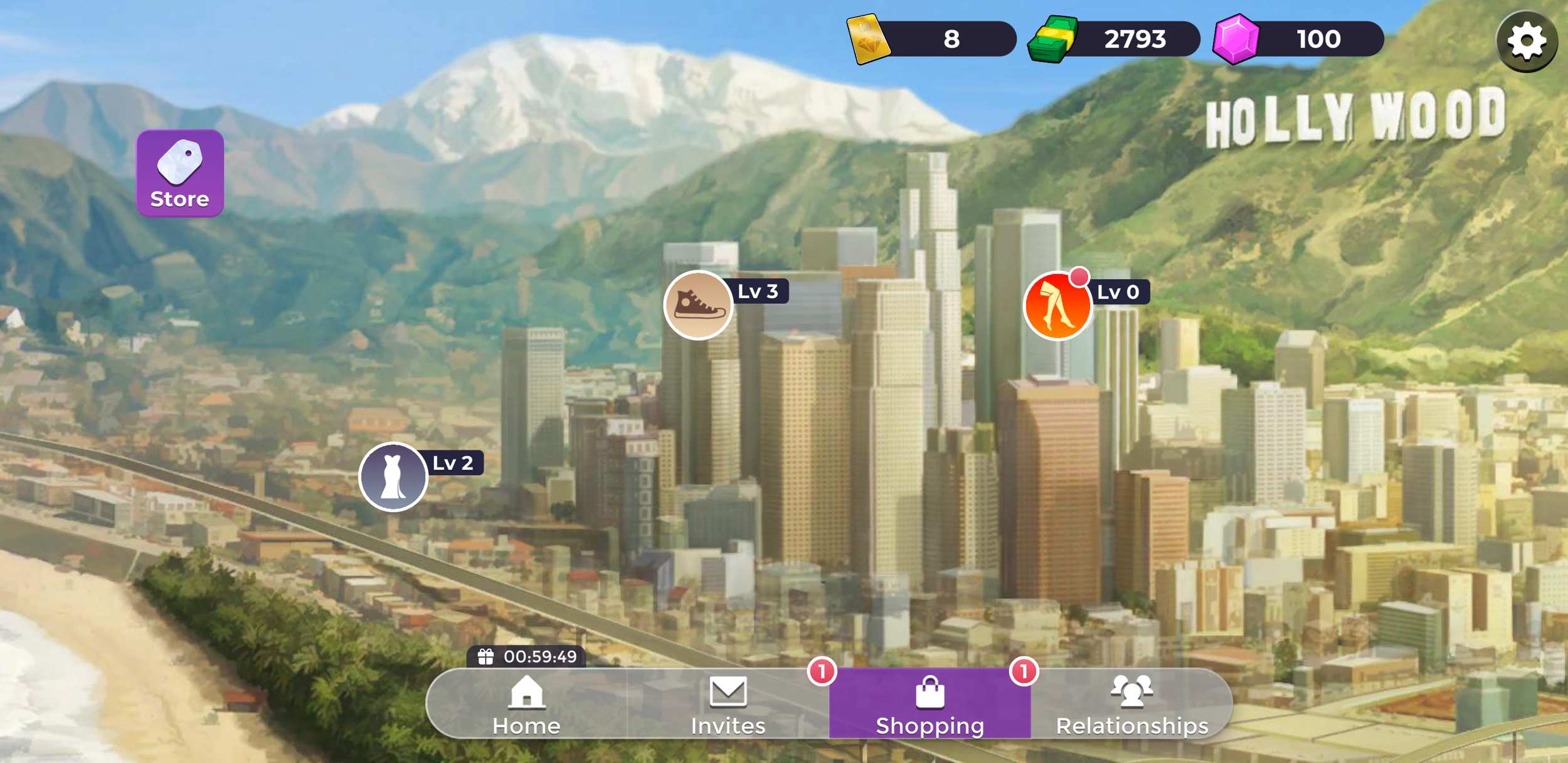Tap the green cash balance counter
The height and width of the screenshot is (763, 1568).
click(x=1115, y=40)
